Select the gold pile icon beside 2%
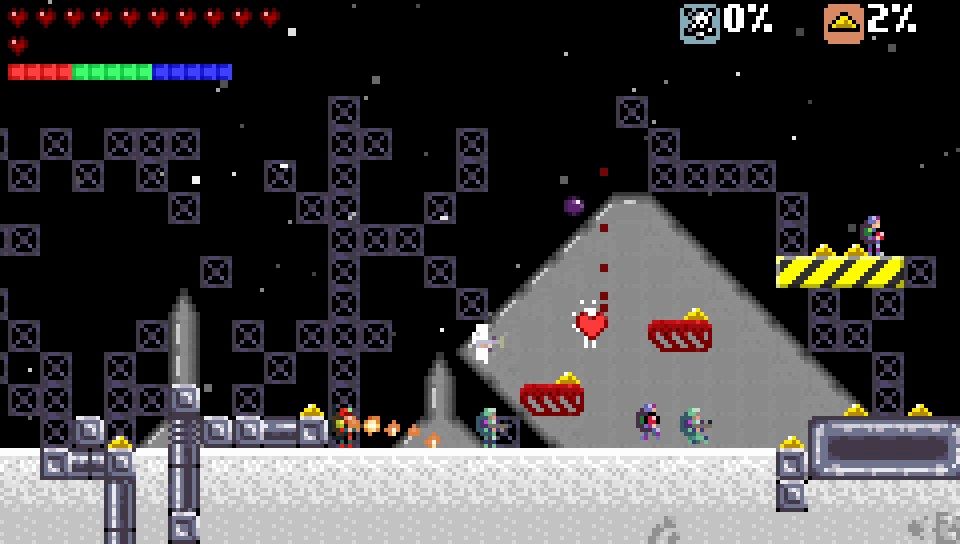The height and width of the screenshot is (544, 960). coord(843,22)
